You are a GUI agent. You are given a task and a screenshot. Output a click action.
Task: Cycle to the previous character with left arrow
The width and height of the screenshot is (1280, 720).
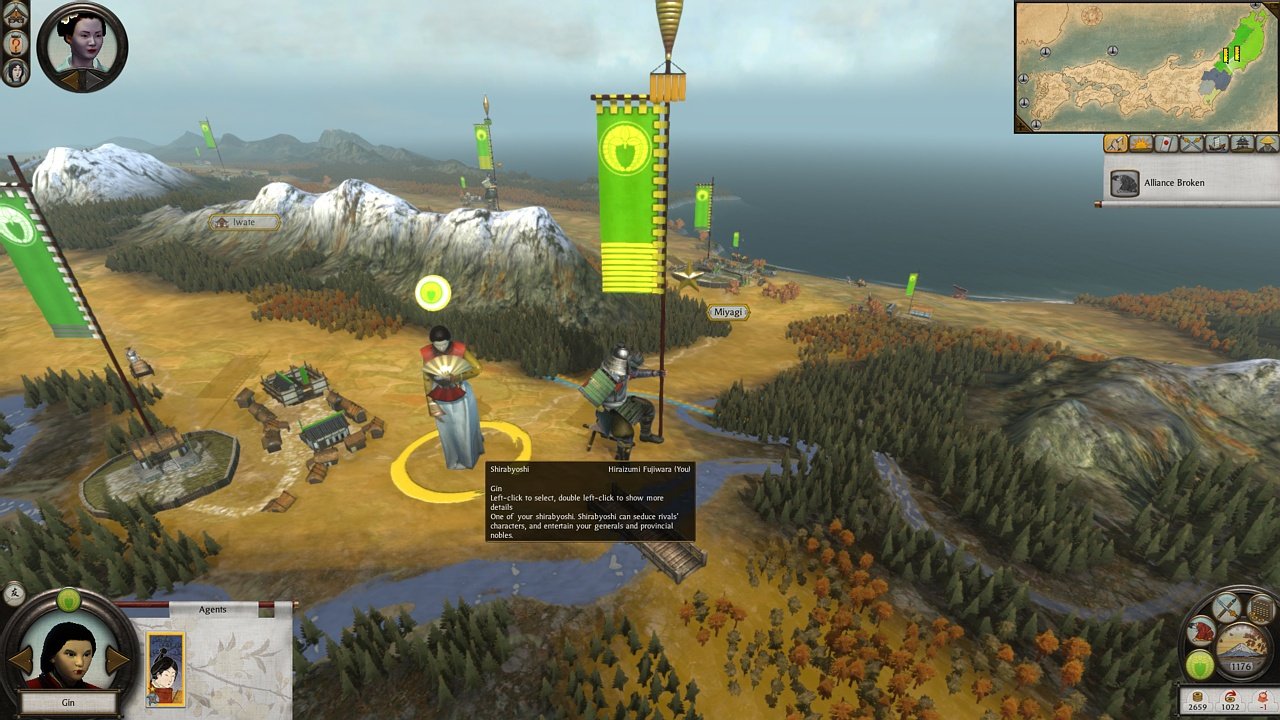tap(21, 660)
